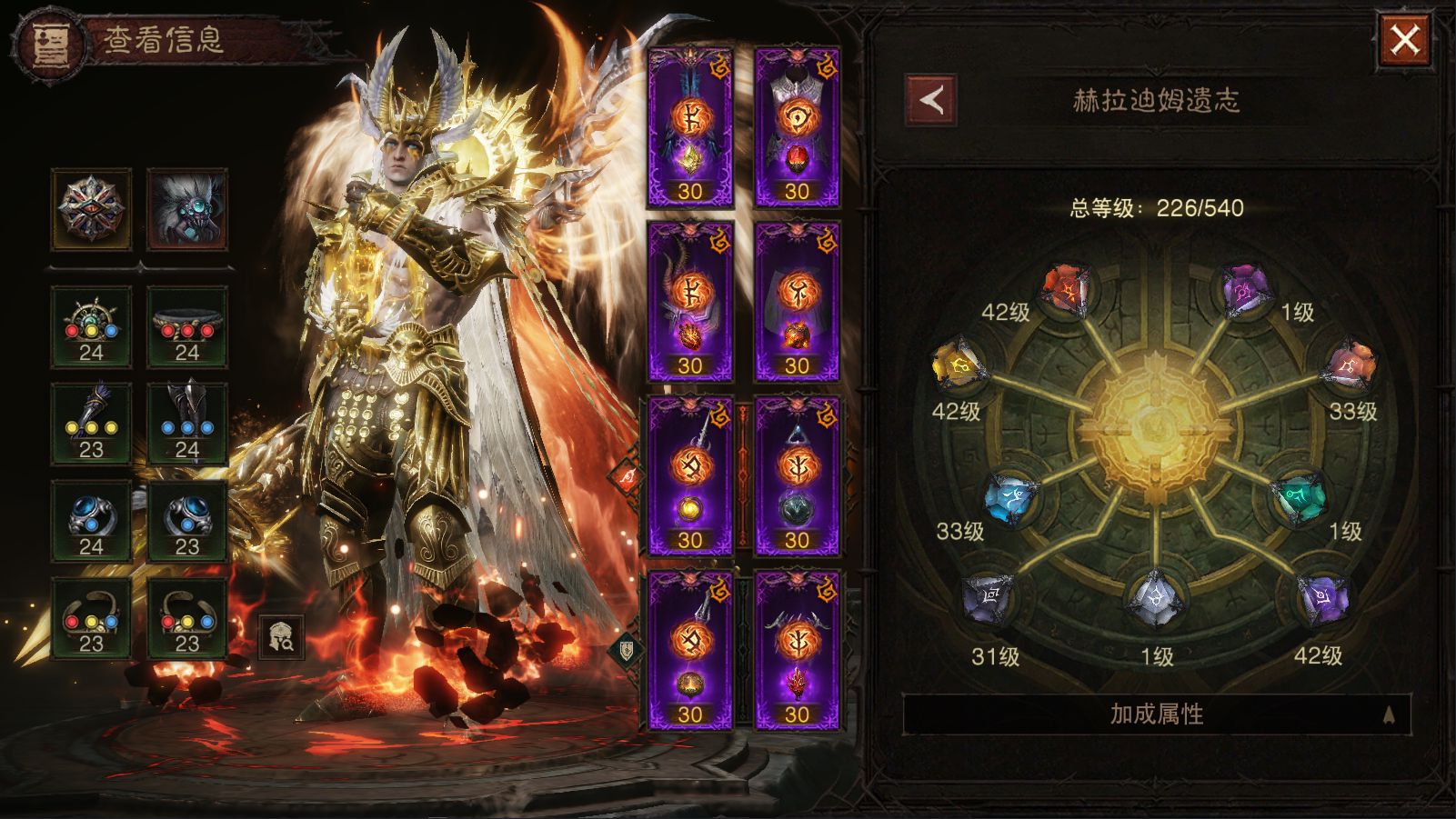Image resolution: width=1456 pixels, height=819 pixels.
Task: Select the ship's wheel amulet slot
Action: coord(91,326)
